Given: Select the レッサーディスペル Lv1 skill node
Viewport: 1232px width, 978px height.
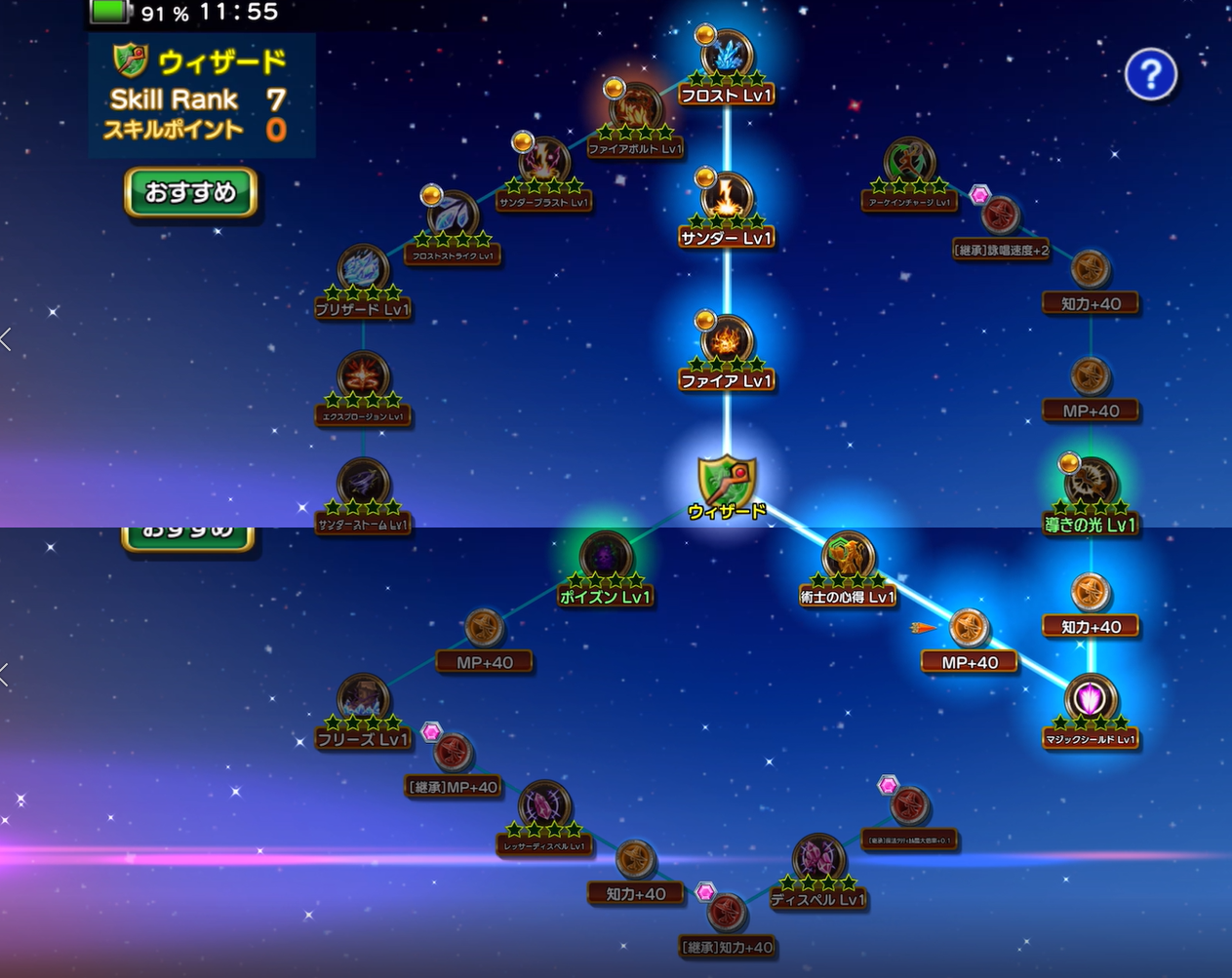Looking at the screenshot, I should pos(544,806).
